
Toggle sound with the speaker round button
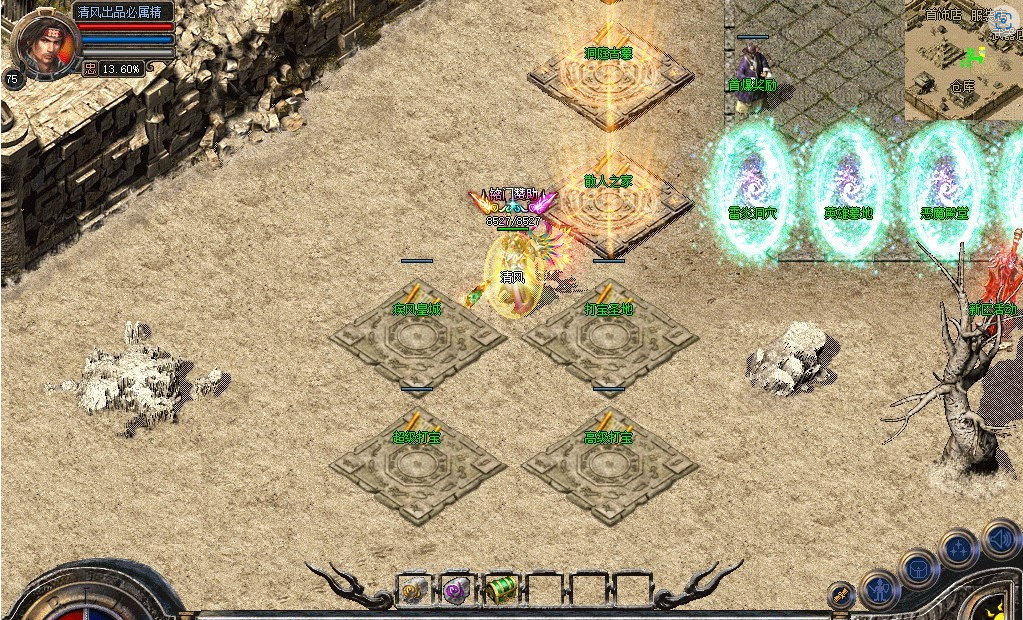pos(1001,539)
